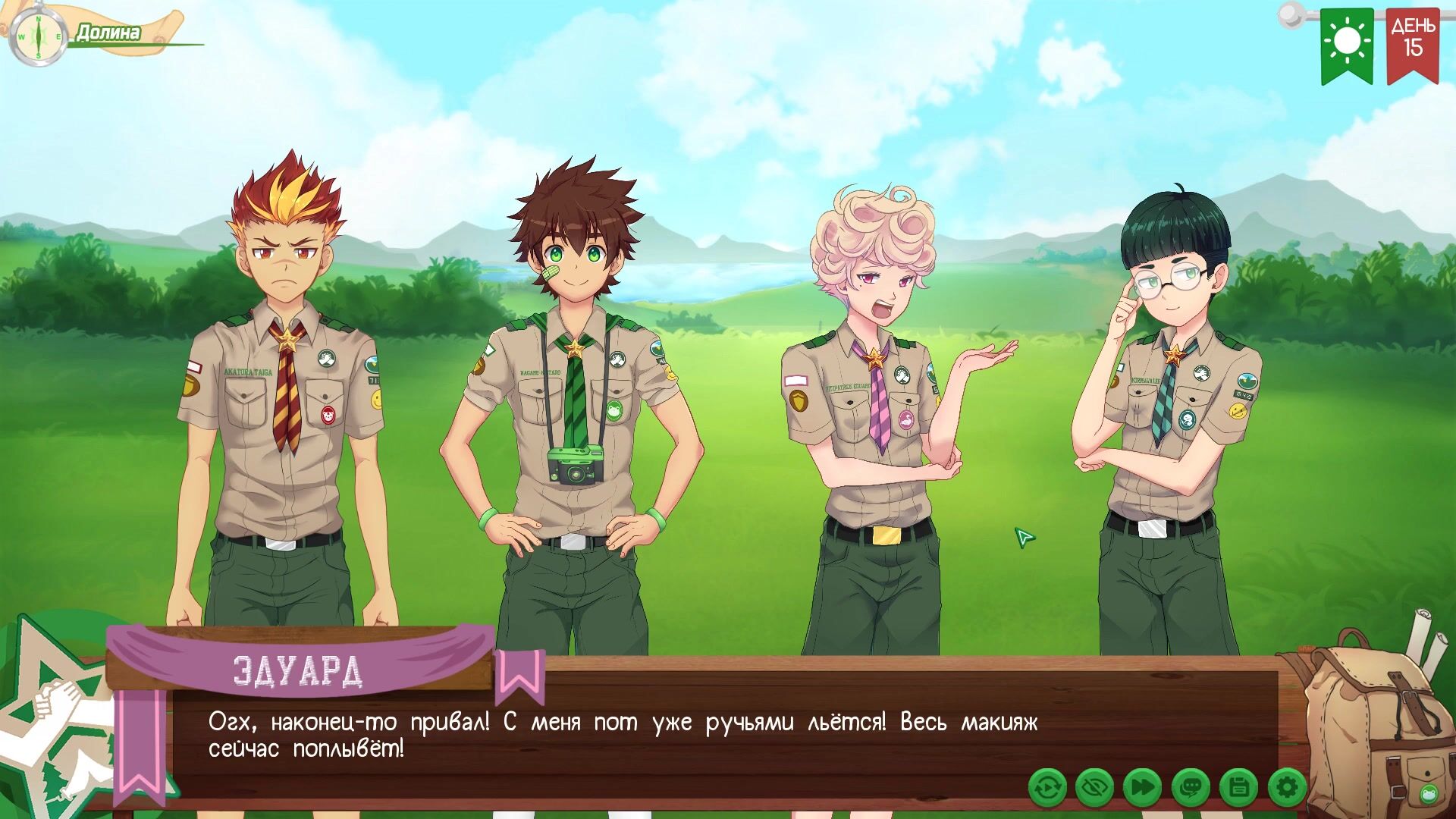Toggle auto-play dialogue mode
Viewport: 1456px width, 819px height.
click(x=1047, y=789)
